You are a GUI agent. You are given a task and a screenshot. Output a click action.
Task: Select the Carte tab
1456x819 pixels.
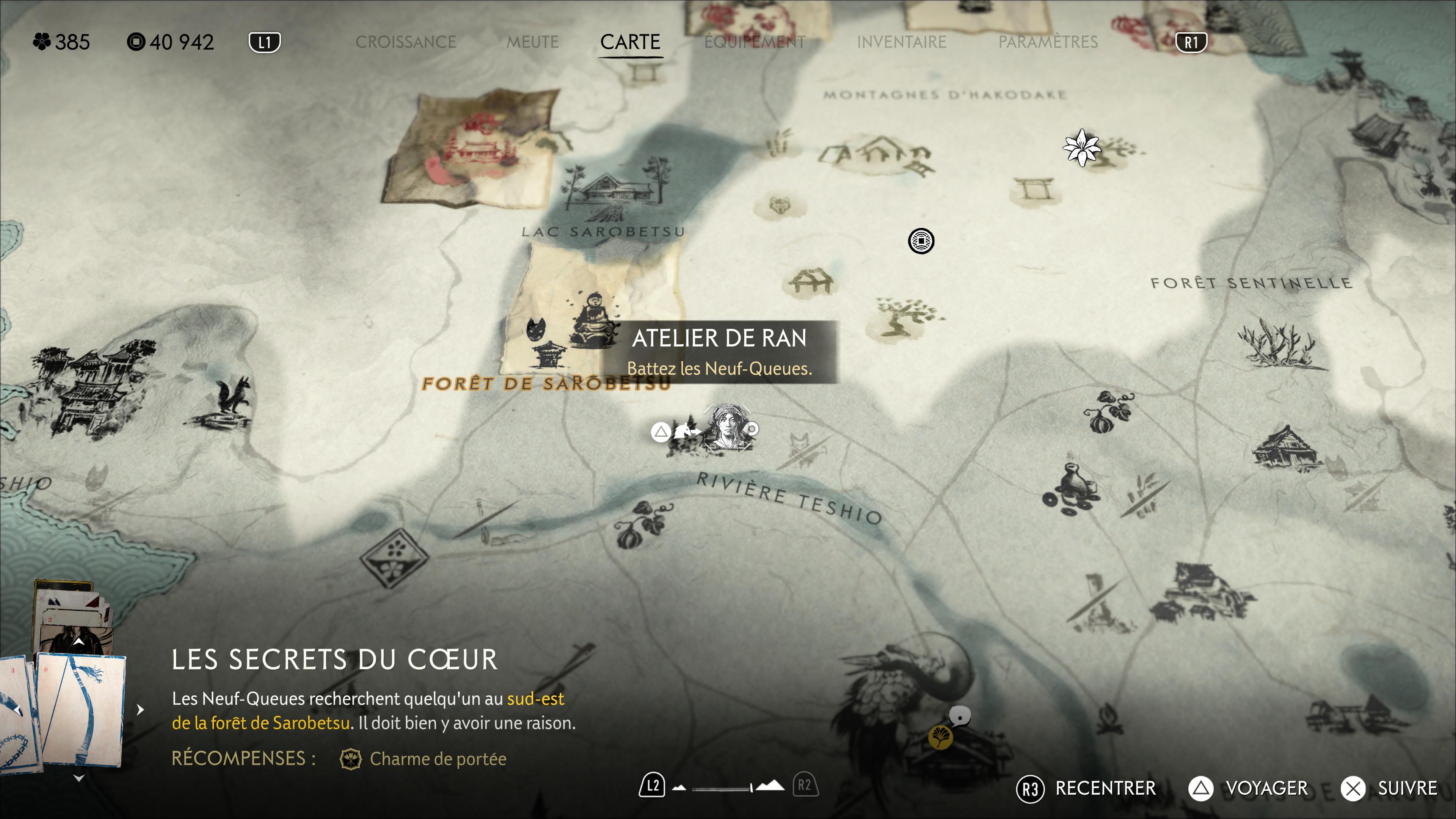[630, 42]
